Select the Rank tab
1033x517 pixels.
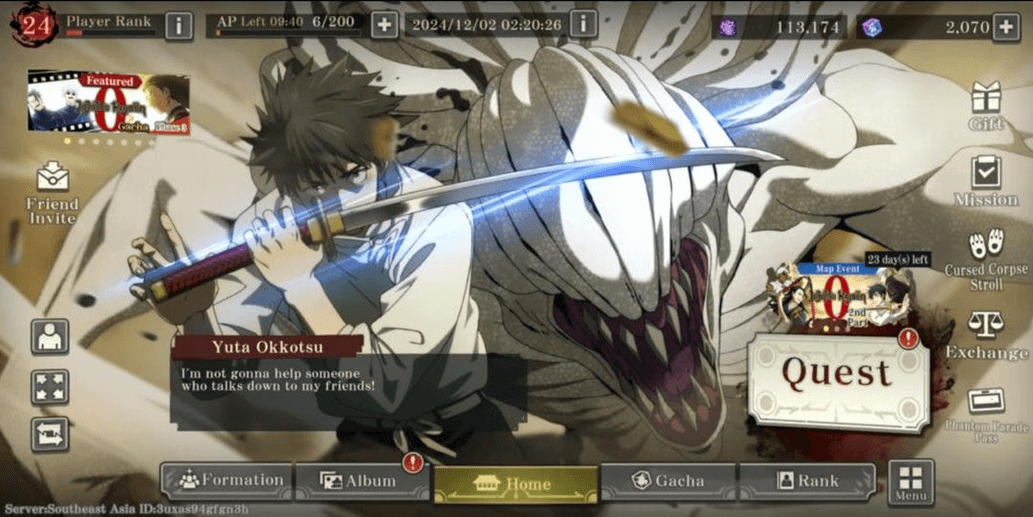[x=806, y=481]
